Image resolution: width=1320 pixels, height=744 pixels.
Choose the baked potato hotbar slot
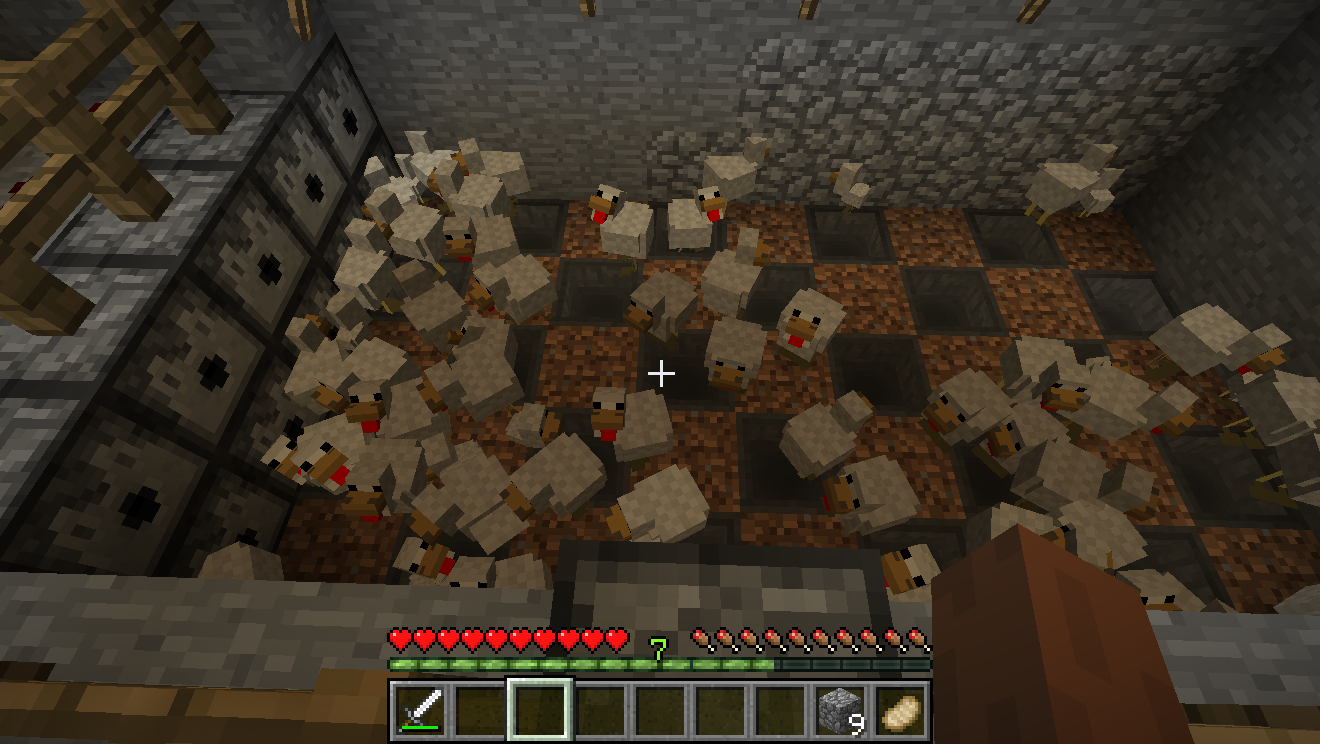pyautogui.click(x=899, y=710)
